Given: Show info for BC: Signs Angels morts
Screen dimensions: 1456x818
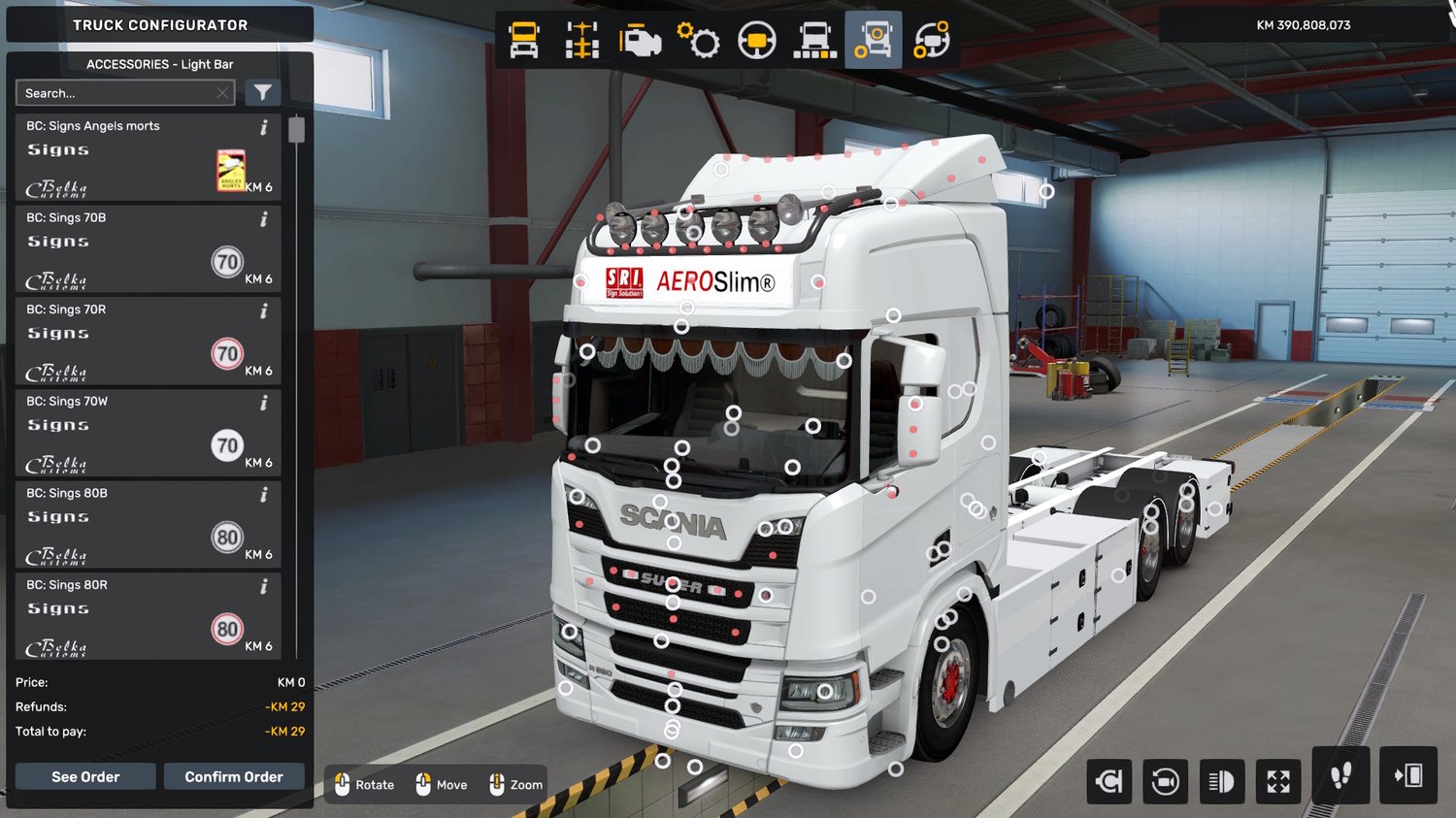Looking at the screenshot, I should coord(263,127).
